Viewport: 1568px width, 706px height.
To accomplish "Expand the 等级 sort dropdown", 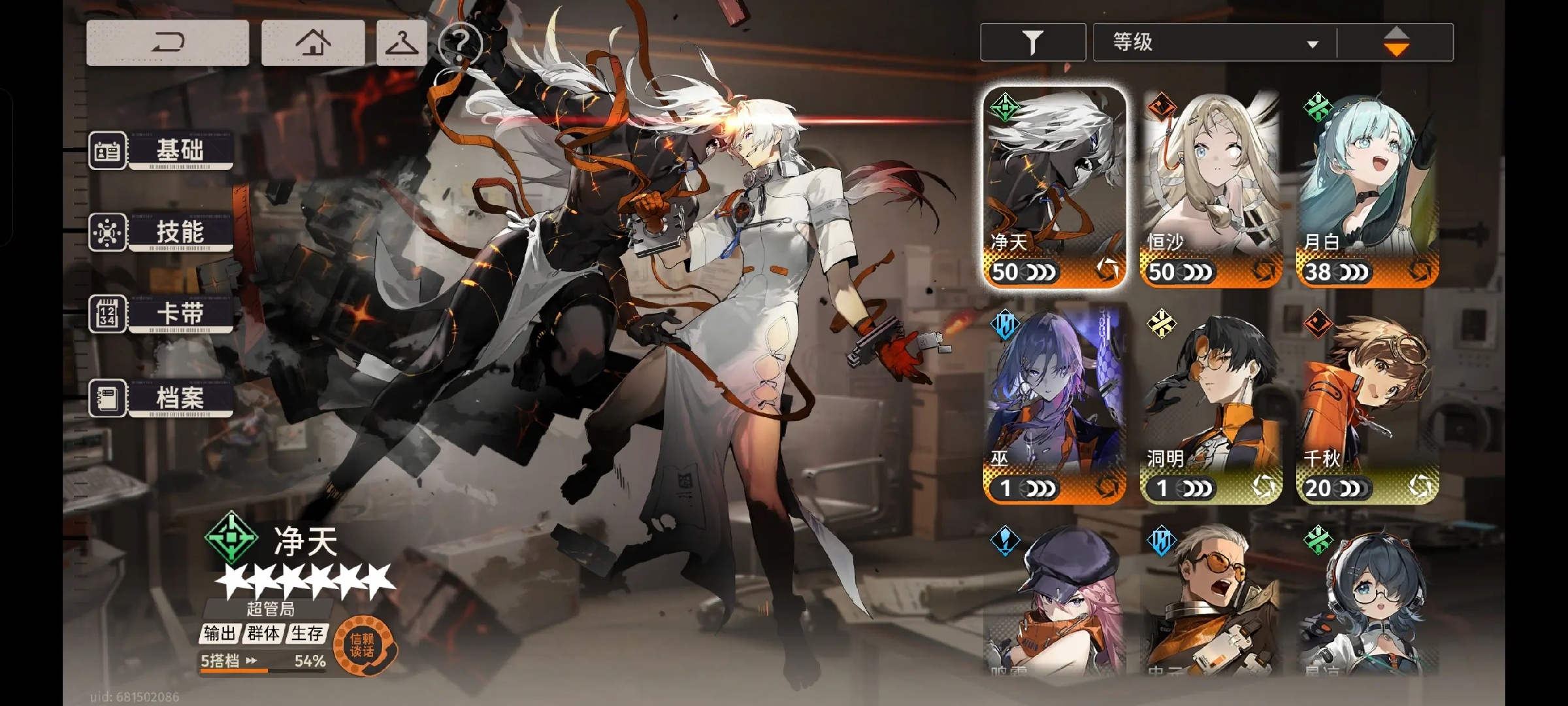I will tap(1215, 42).
